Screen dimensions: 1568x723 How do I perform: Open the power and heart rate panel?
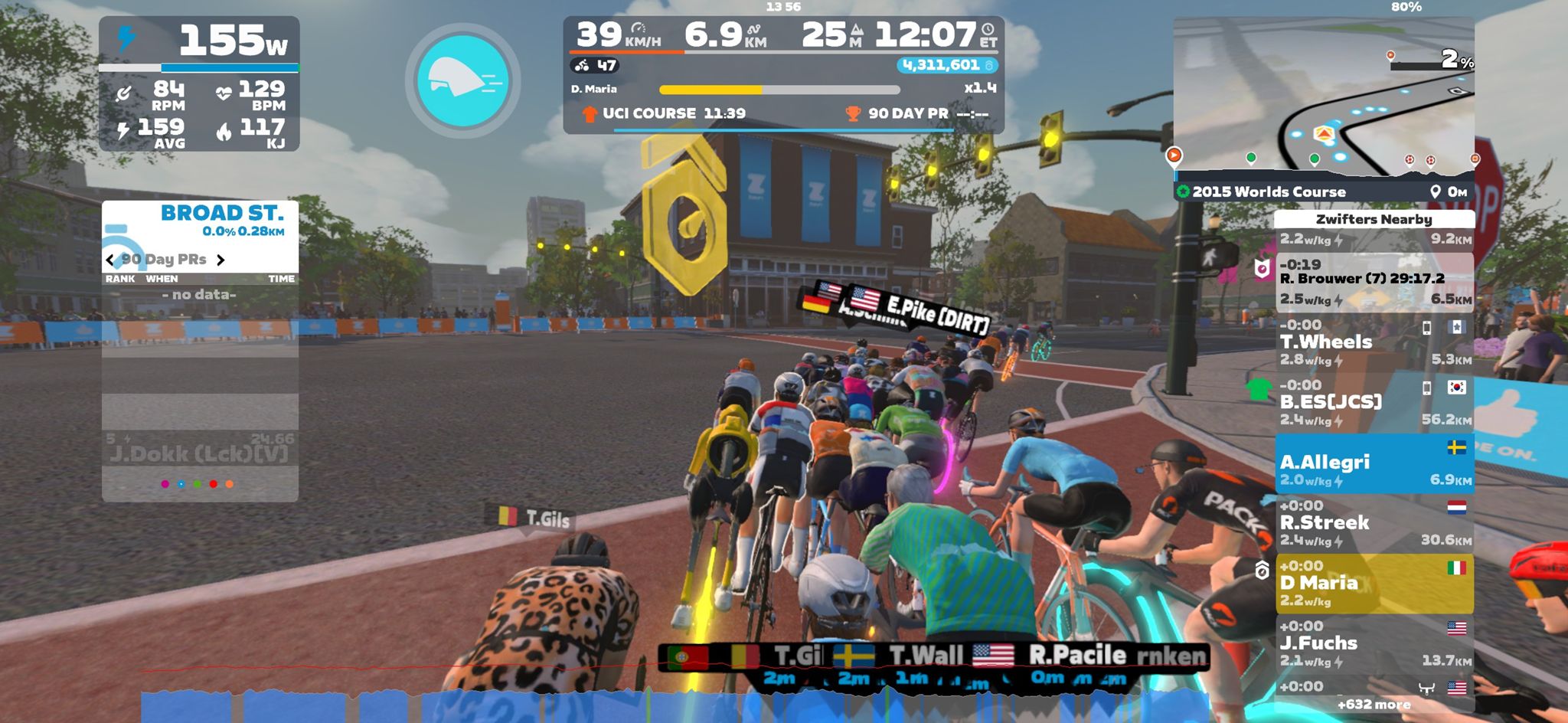click(x=199, y=84)
